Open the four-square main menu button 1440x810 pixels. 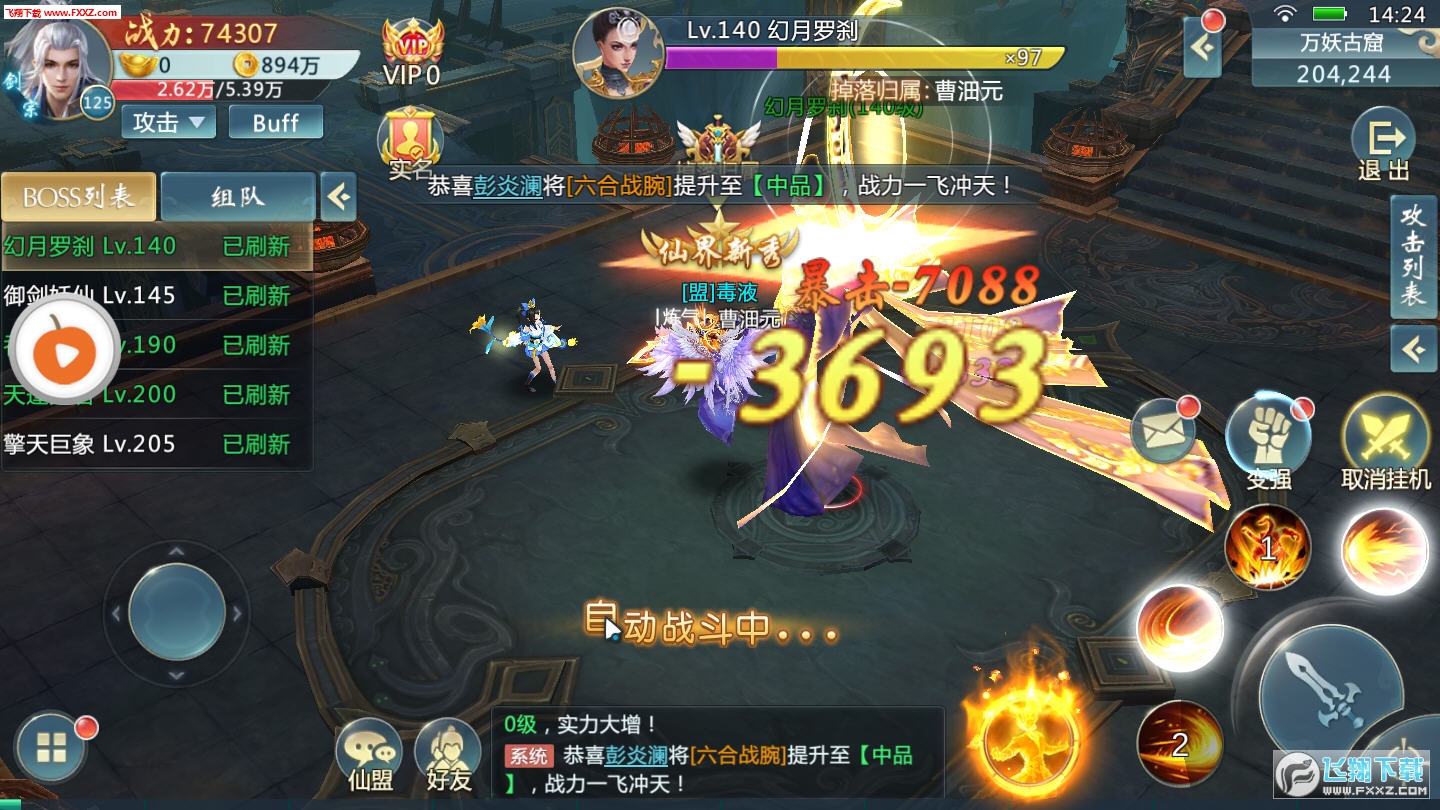(x=52, y=746)
